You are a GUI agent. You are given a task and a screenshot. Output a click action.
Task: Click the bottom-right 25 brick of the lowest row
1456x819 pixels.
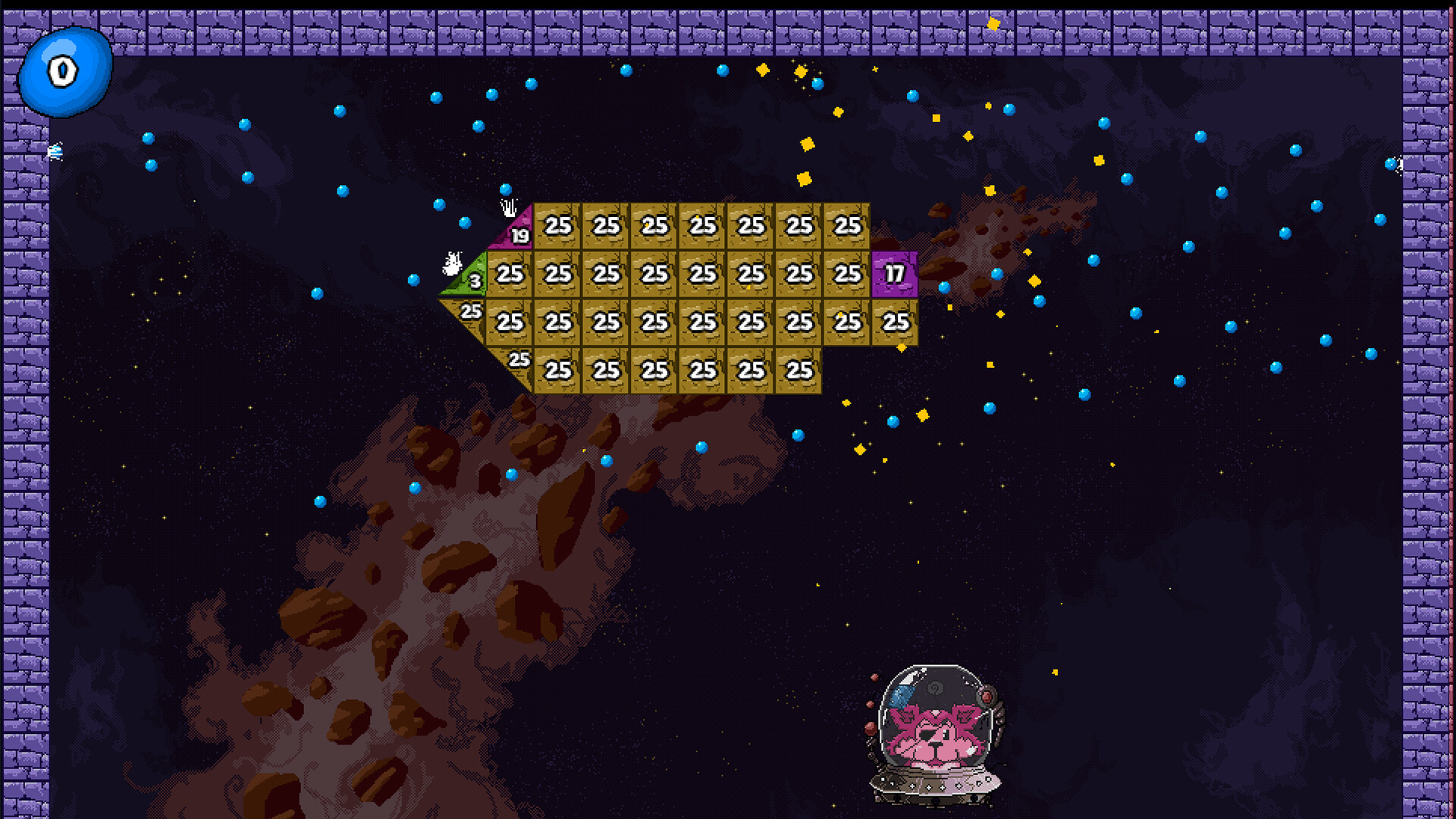pyautogui.click(x=799, y=371)
